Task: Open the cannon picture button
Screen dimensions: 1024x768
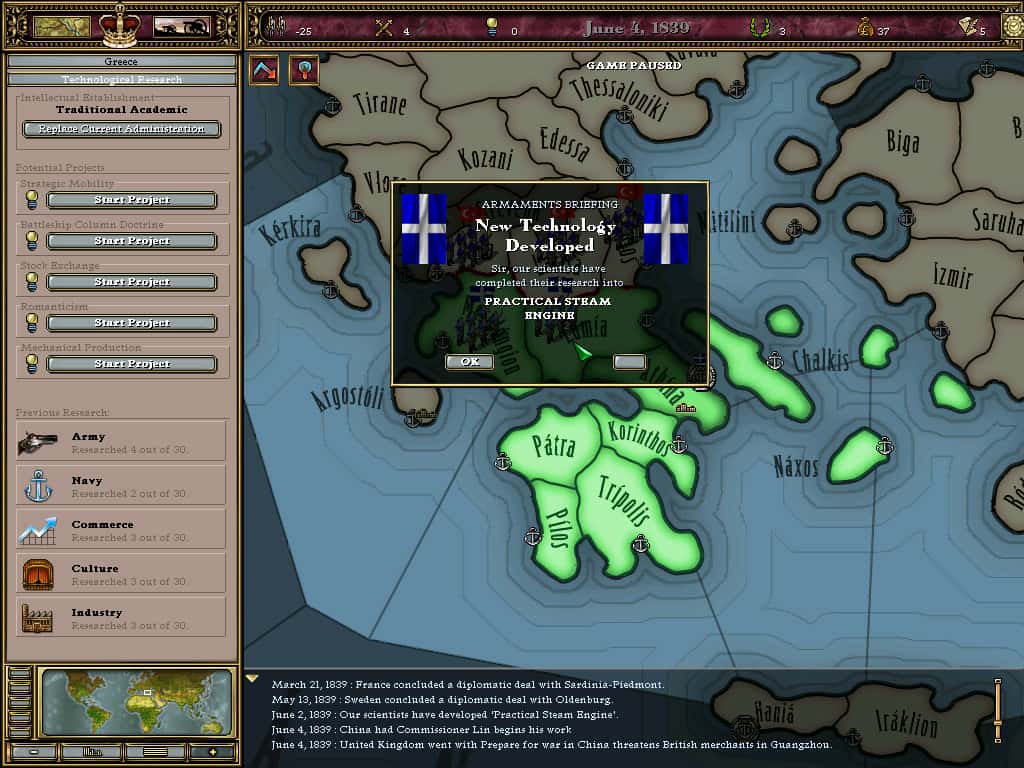Action: 180,26
